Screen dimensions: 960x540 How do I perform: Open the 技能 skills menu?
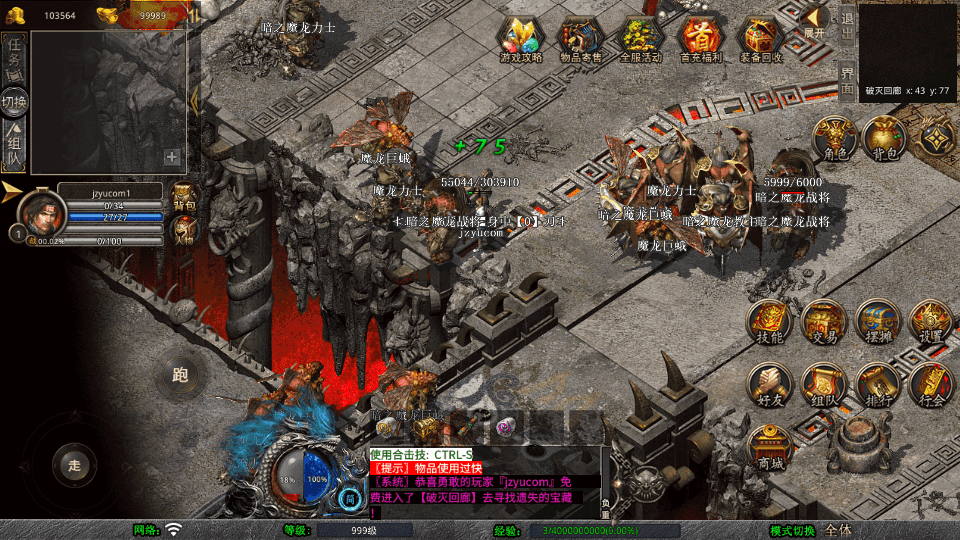tap(770, 322)
